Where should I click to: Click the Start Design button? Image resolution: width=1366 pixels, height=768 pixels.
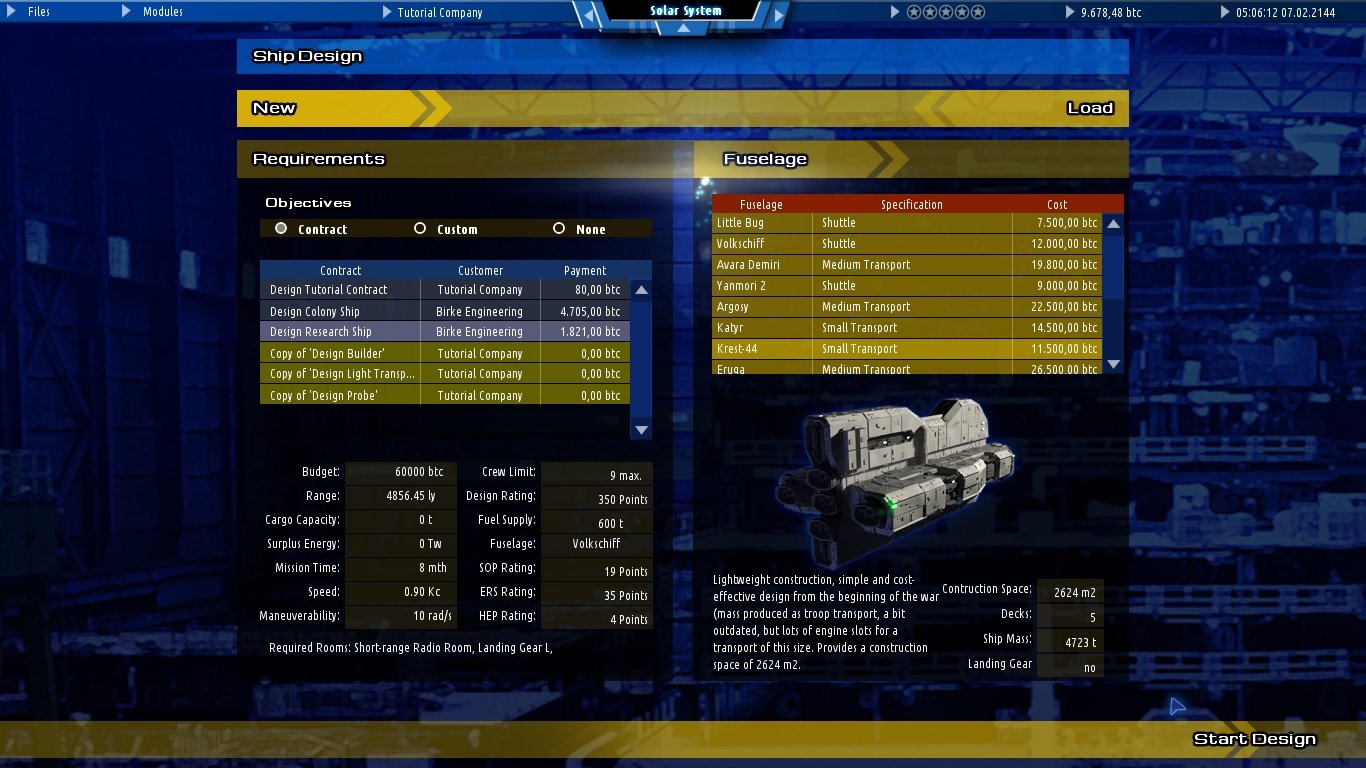pos(1254,738)
